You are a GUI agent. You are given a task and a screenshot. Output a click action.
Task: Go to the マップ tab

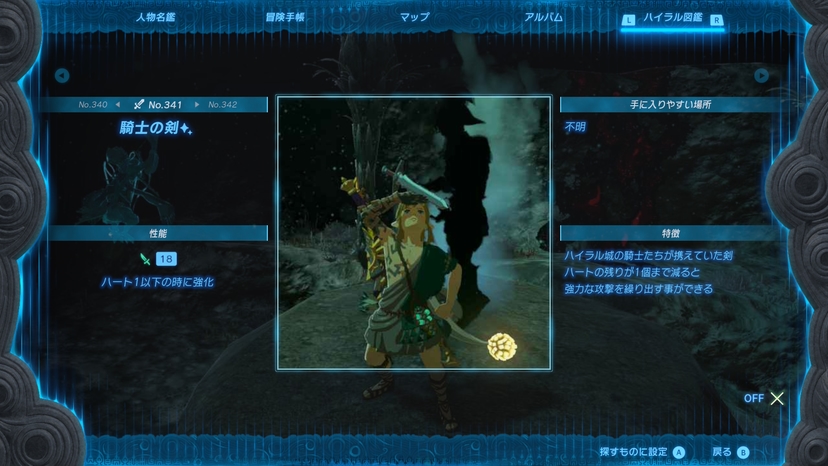tap(414, 18)
